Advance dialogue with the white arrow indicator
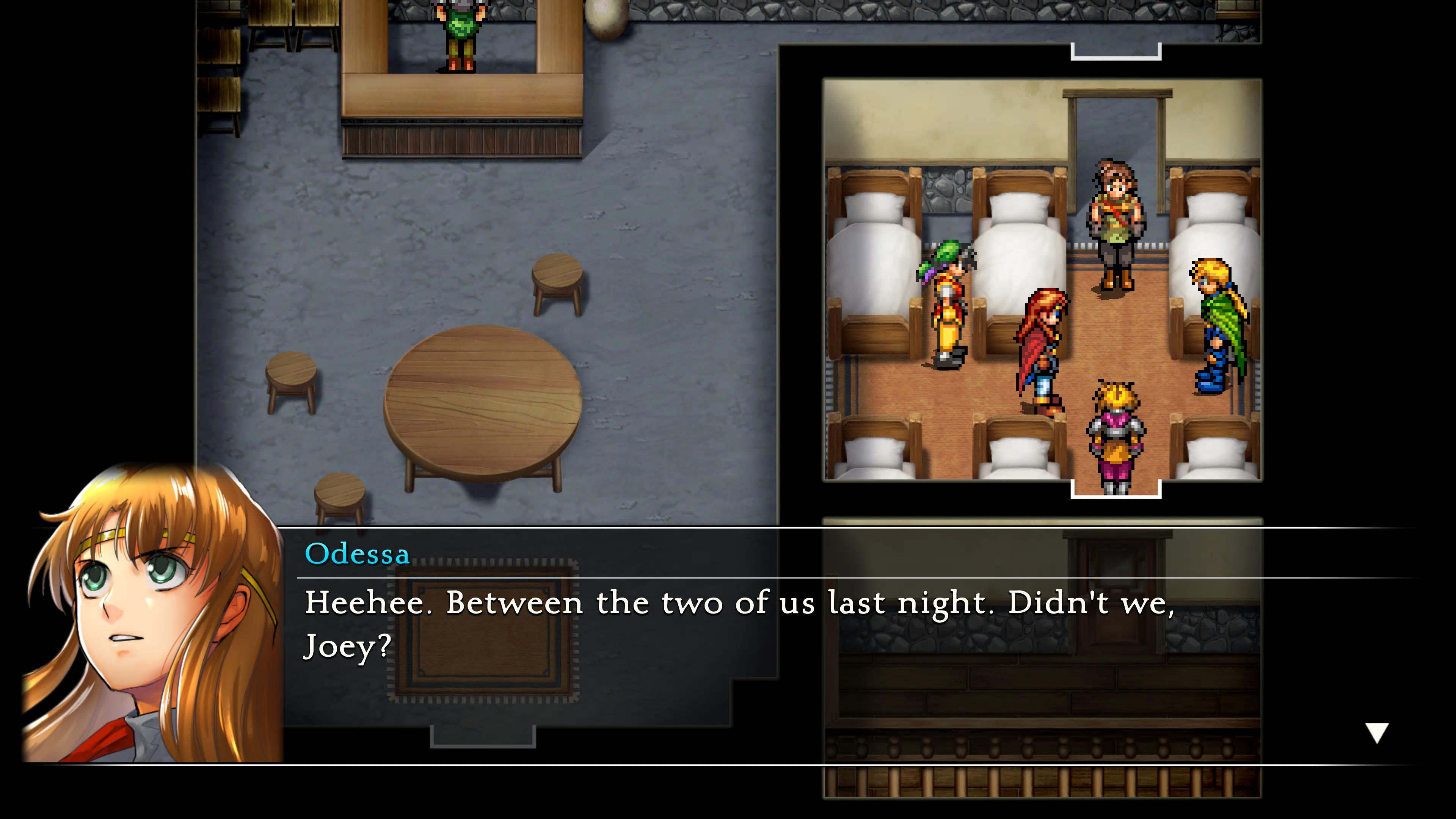Screen dimensions: 1456x819 [x=1377, y=733]
